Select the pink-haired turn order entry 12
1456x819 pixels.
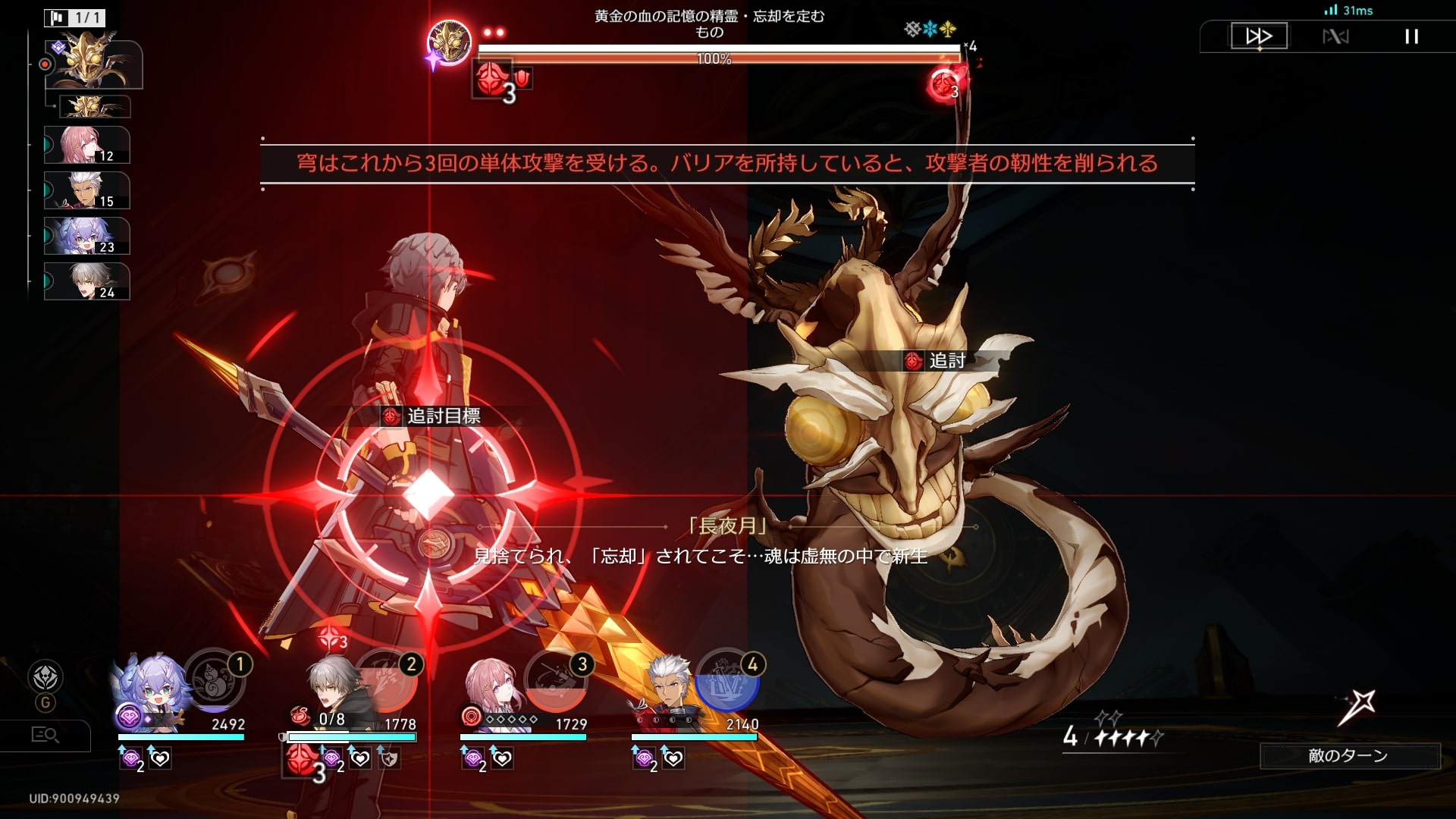[86, 145]
